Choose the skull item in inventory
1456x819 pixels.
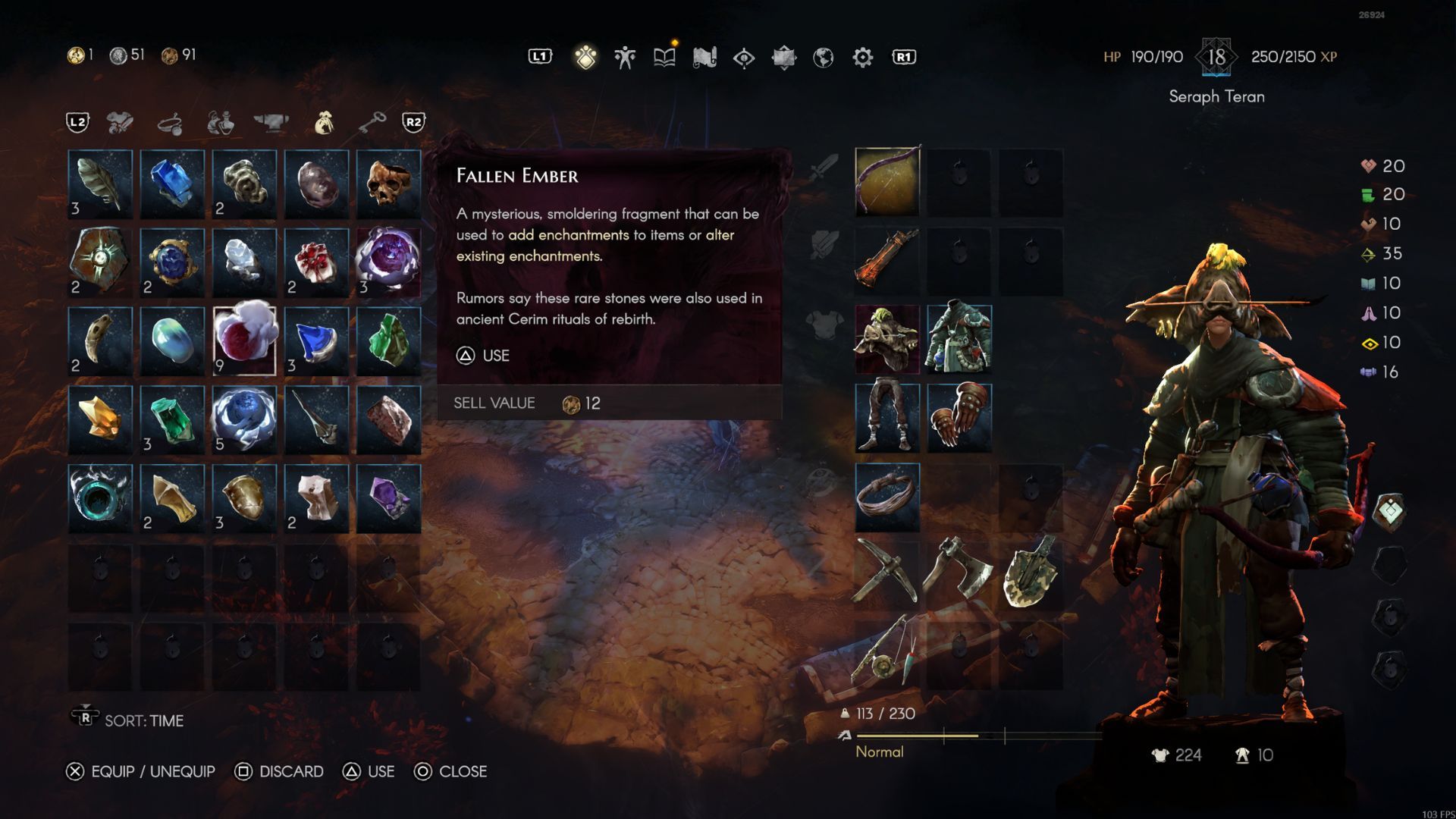(388, 184)
